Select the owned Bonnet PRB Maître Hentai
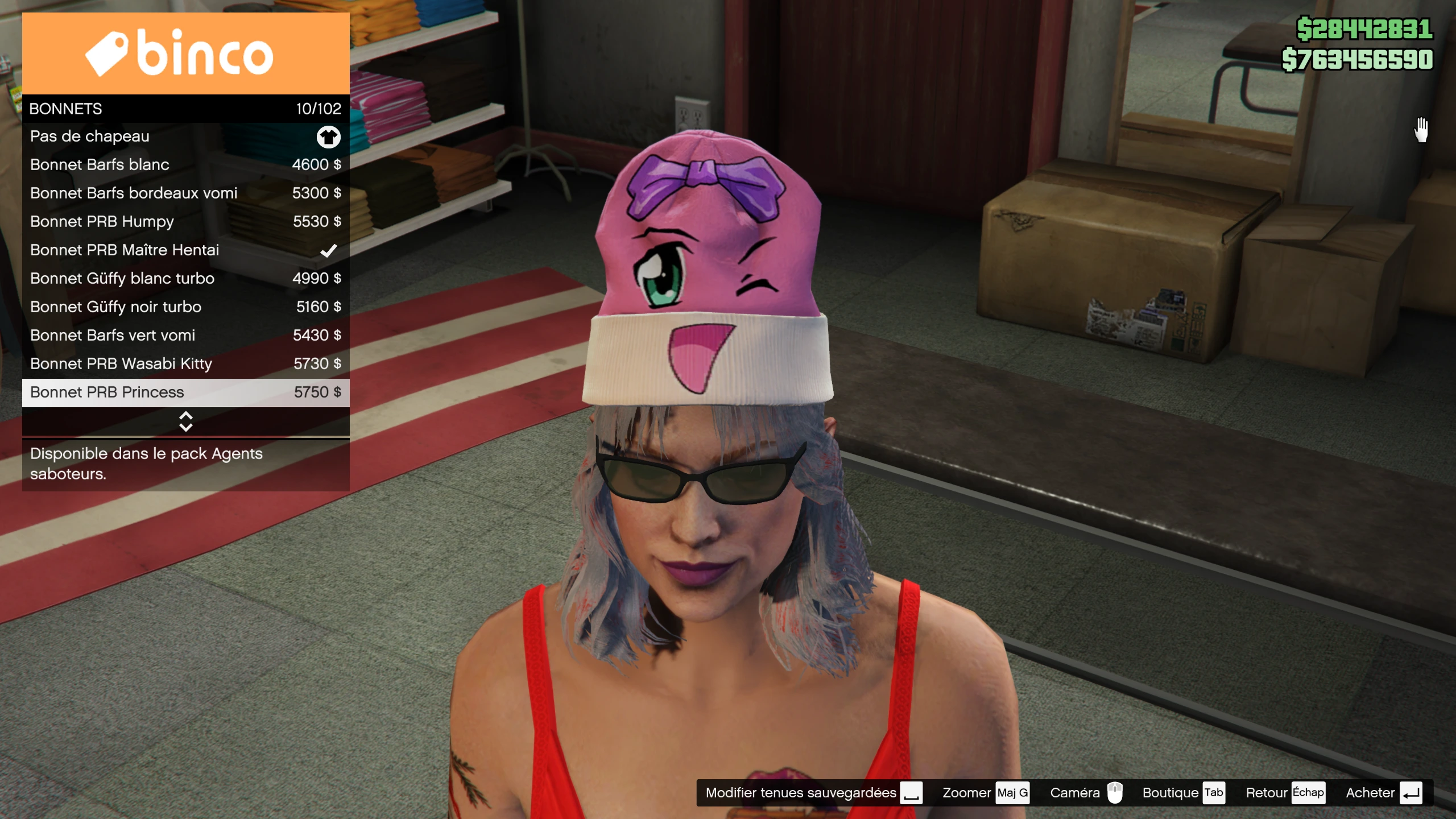 (x=185, y=250)
